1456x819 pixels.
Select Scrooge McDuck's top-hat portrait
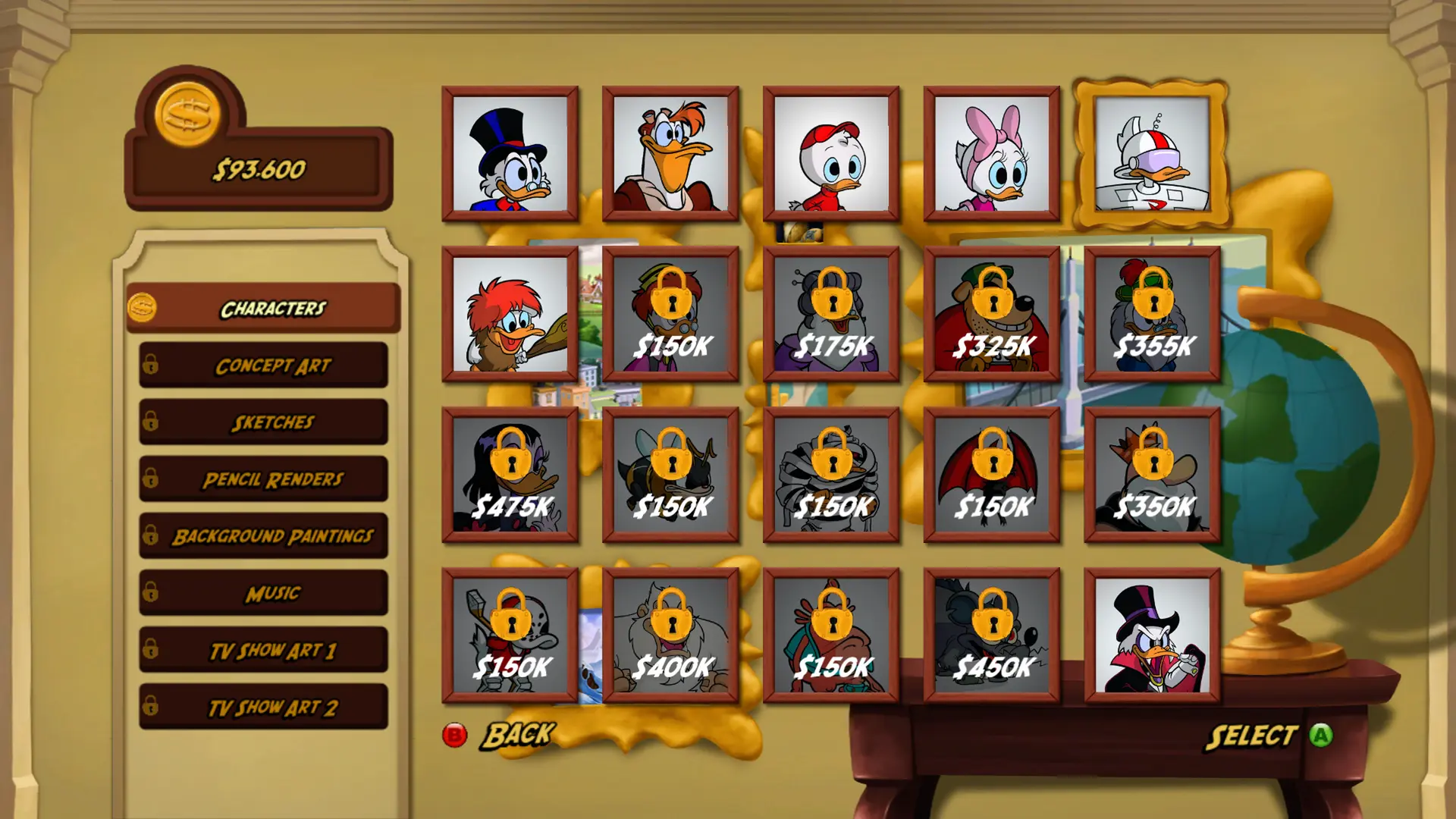pyautogui.click(x=510, y=154)
